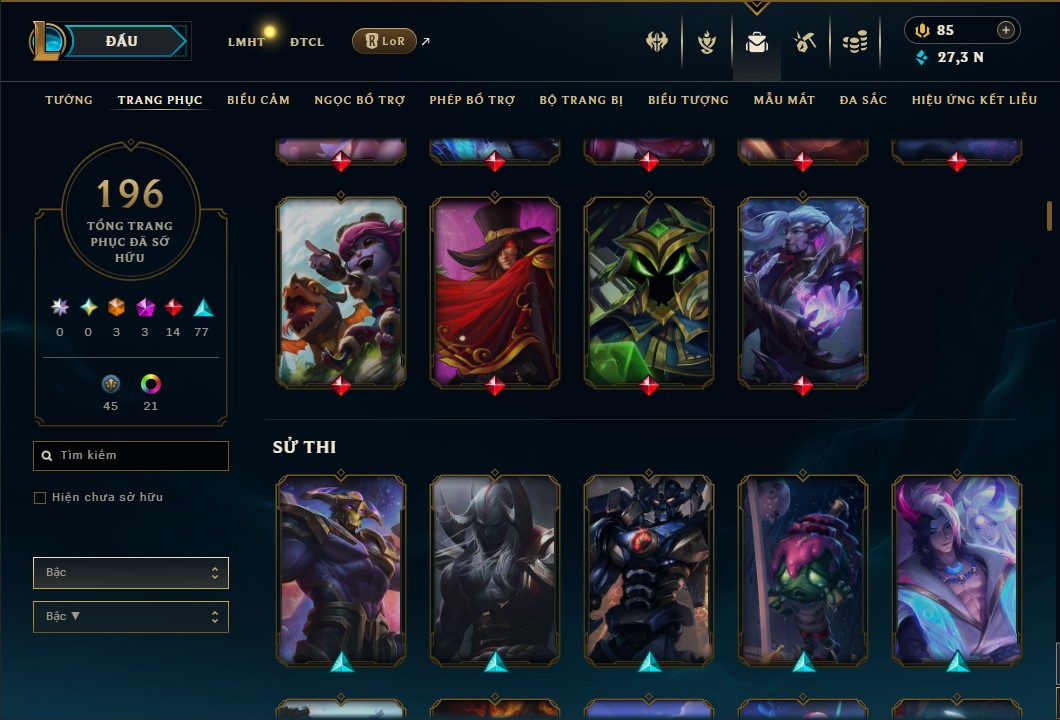Open the HIỆU ỨNG KẾT LIỄU tab
The width and height of the screenshot is (1060, 720).
coord(973,100)
